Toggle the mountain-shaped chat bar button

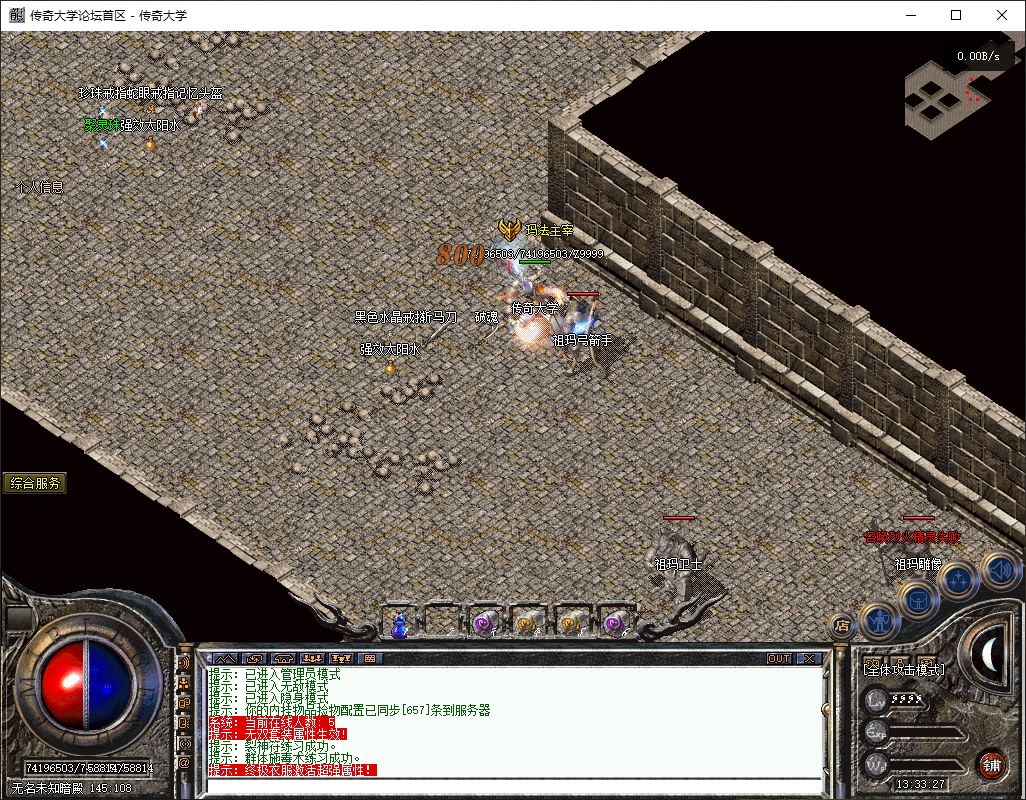pos(226,659)
